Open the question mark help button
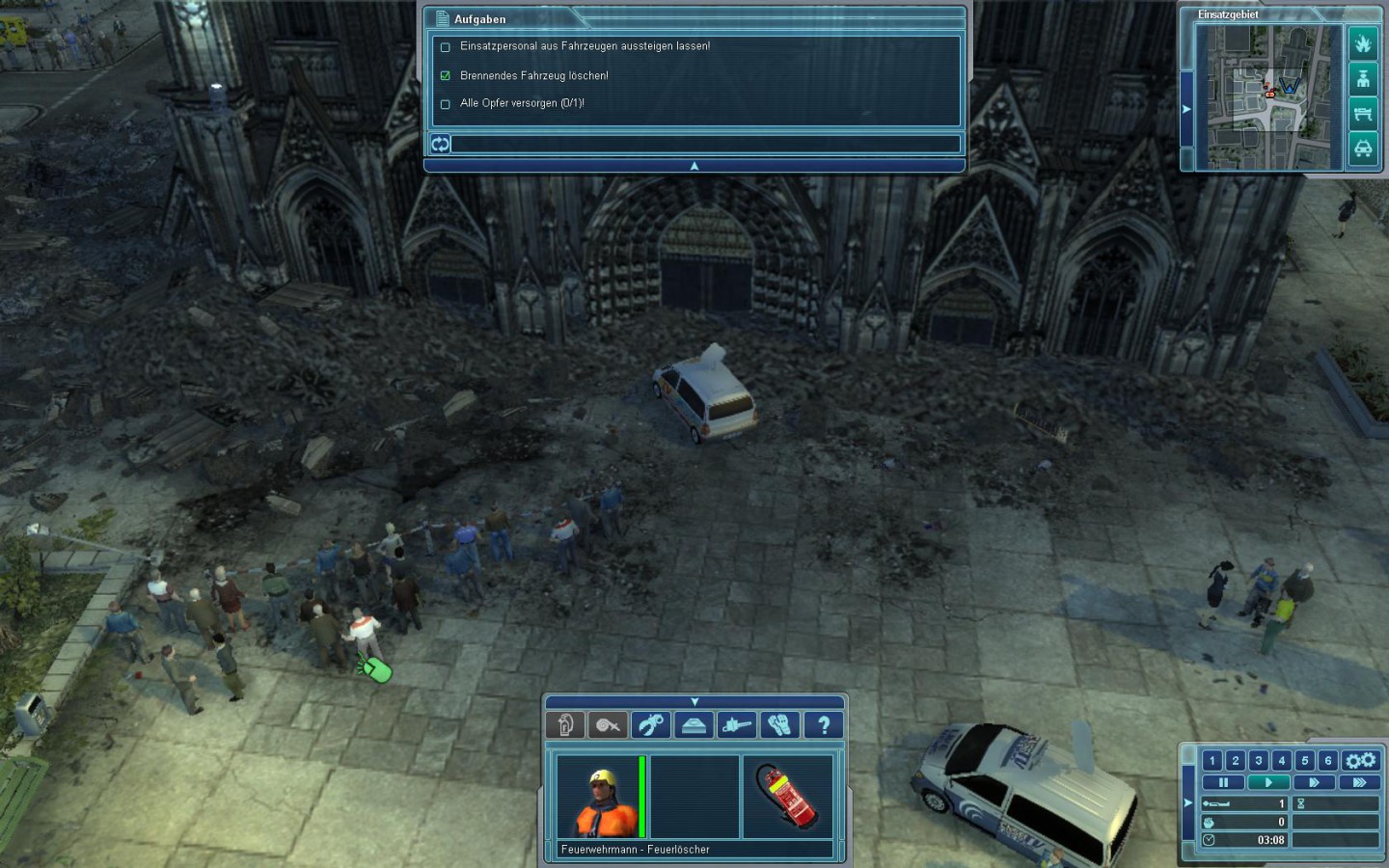1389x868 pixels. [823, 725]
